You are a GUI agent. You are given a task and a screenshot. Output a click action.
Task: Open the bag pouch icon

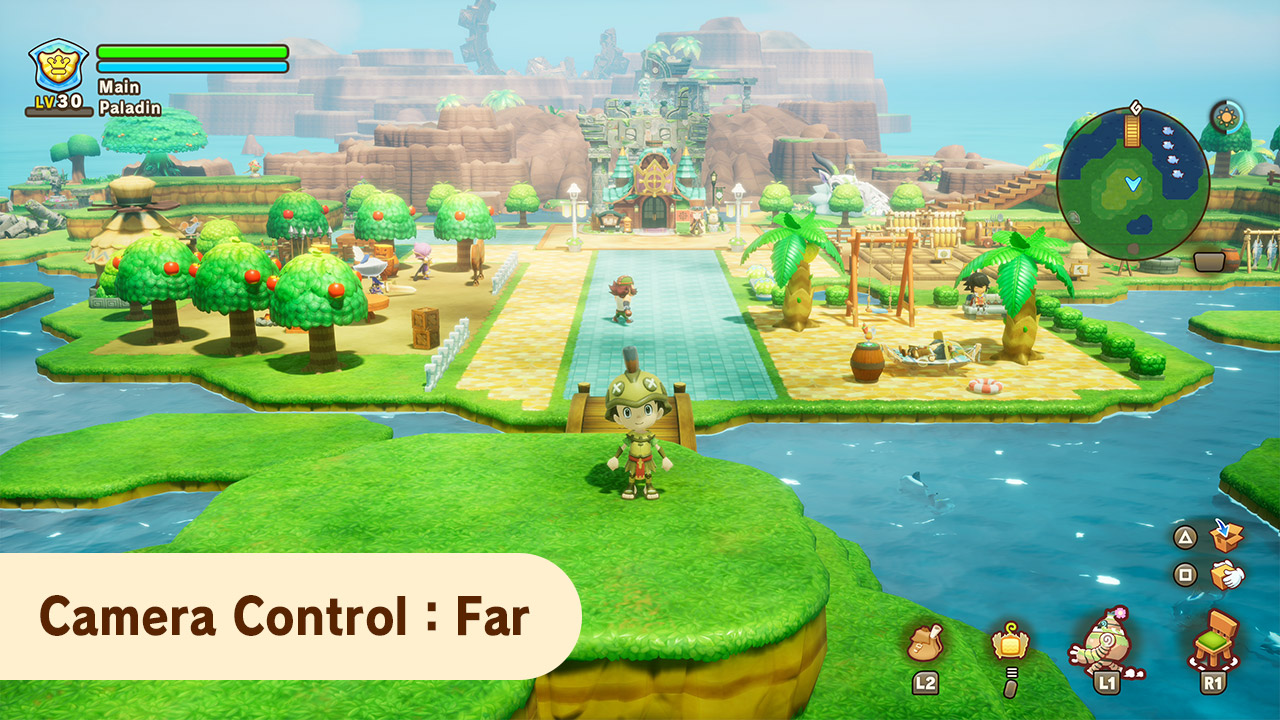coord(925,642)
